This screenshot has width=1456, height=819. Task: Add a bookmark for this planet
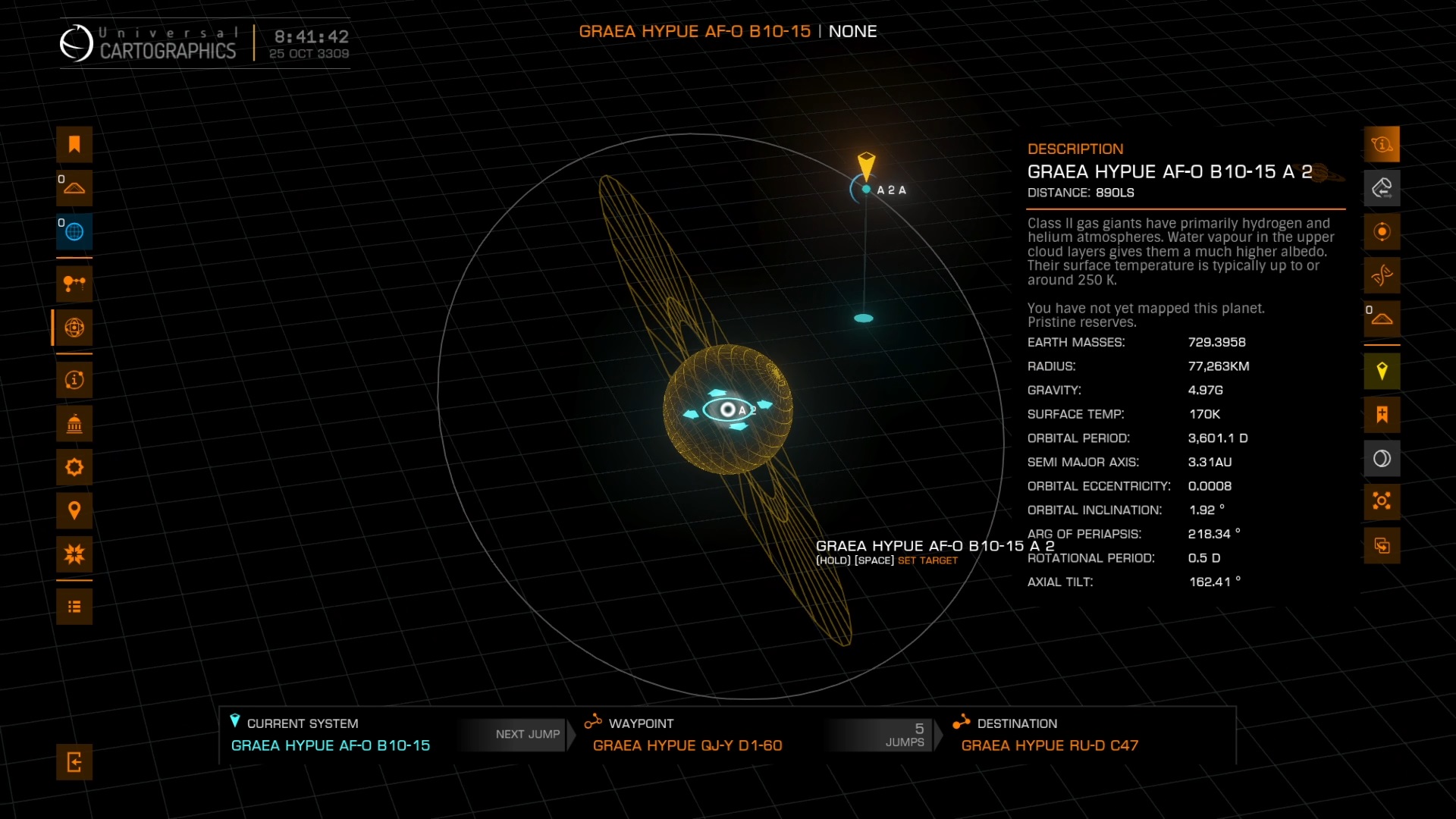click(1382, 414)
